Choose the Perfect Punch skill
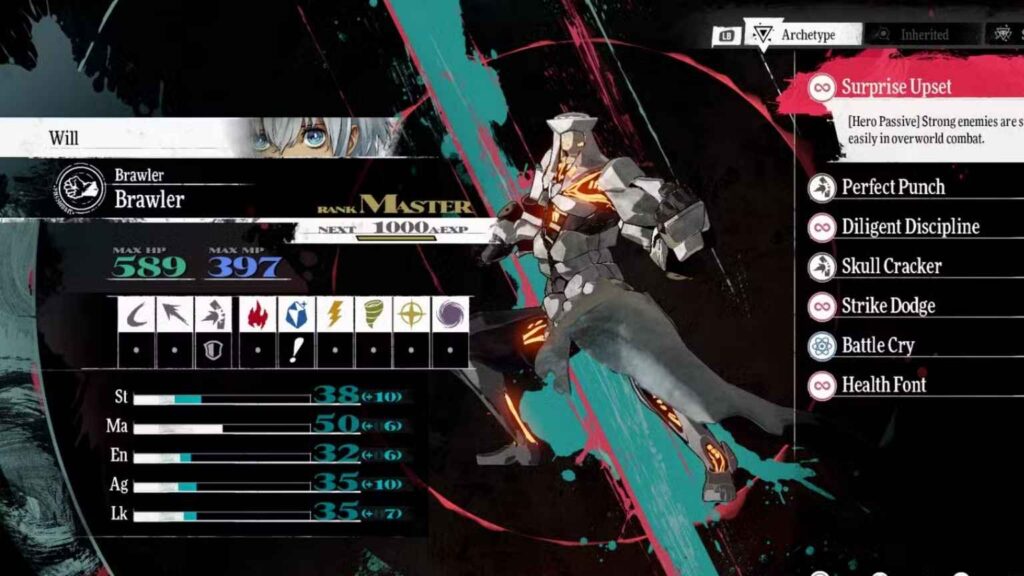This screenshot has width=1024, height=576. (892, 187)
